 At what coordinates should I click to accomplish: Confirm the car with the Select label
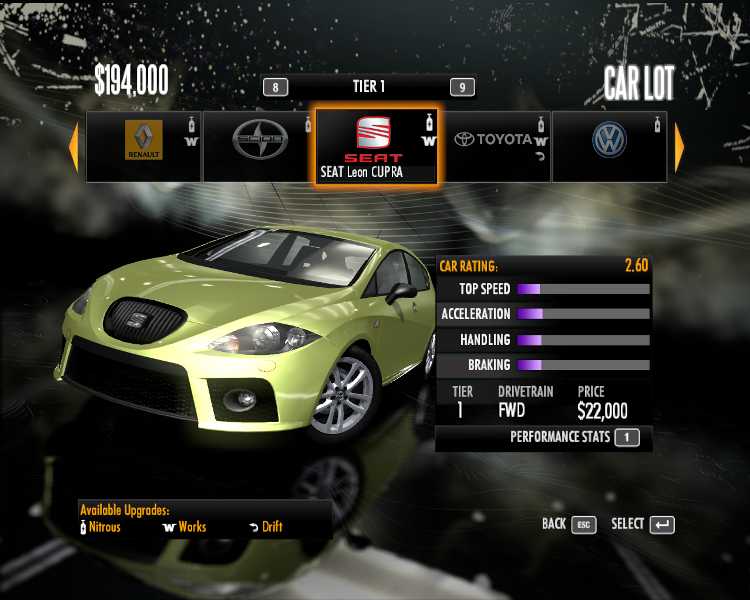click(628, 524)
